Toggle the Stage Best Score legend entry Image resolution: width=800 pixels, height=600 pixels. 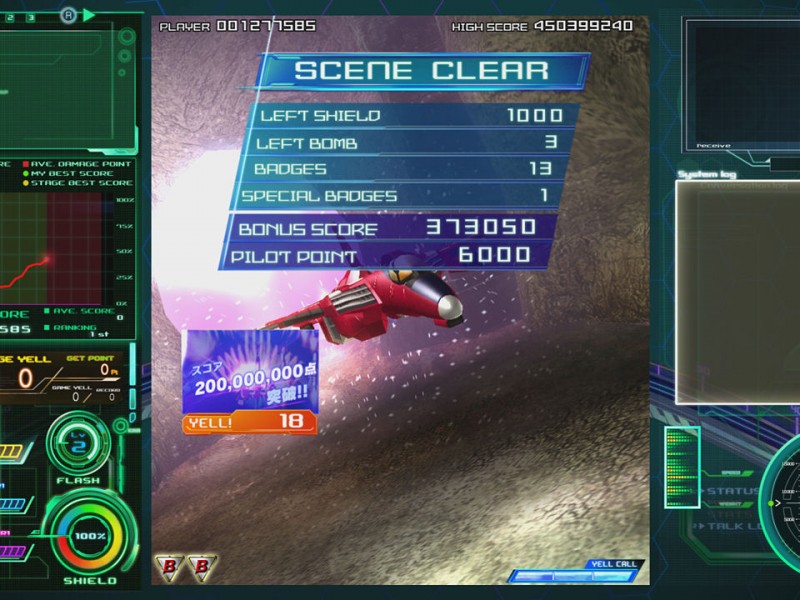point(80,183)
